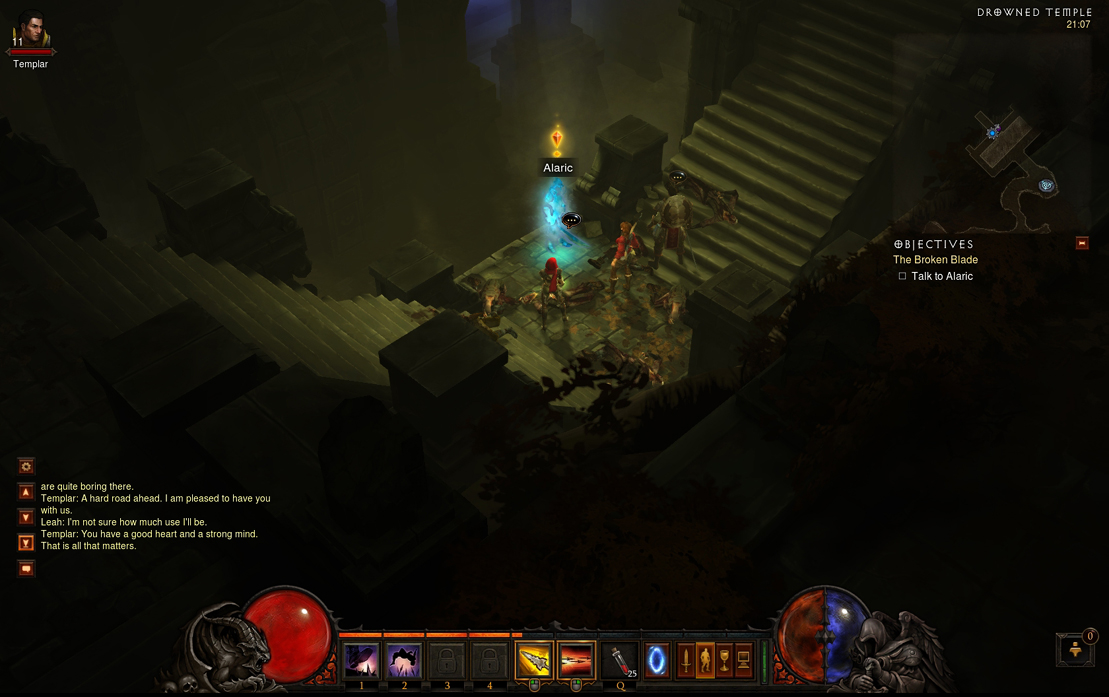Viewport: 1109px width, 697px height.
Task: Click the minimap waypoint marker
Action: (x=1046, y=185)
